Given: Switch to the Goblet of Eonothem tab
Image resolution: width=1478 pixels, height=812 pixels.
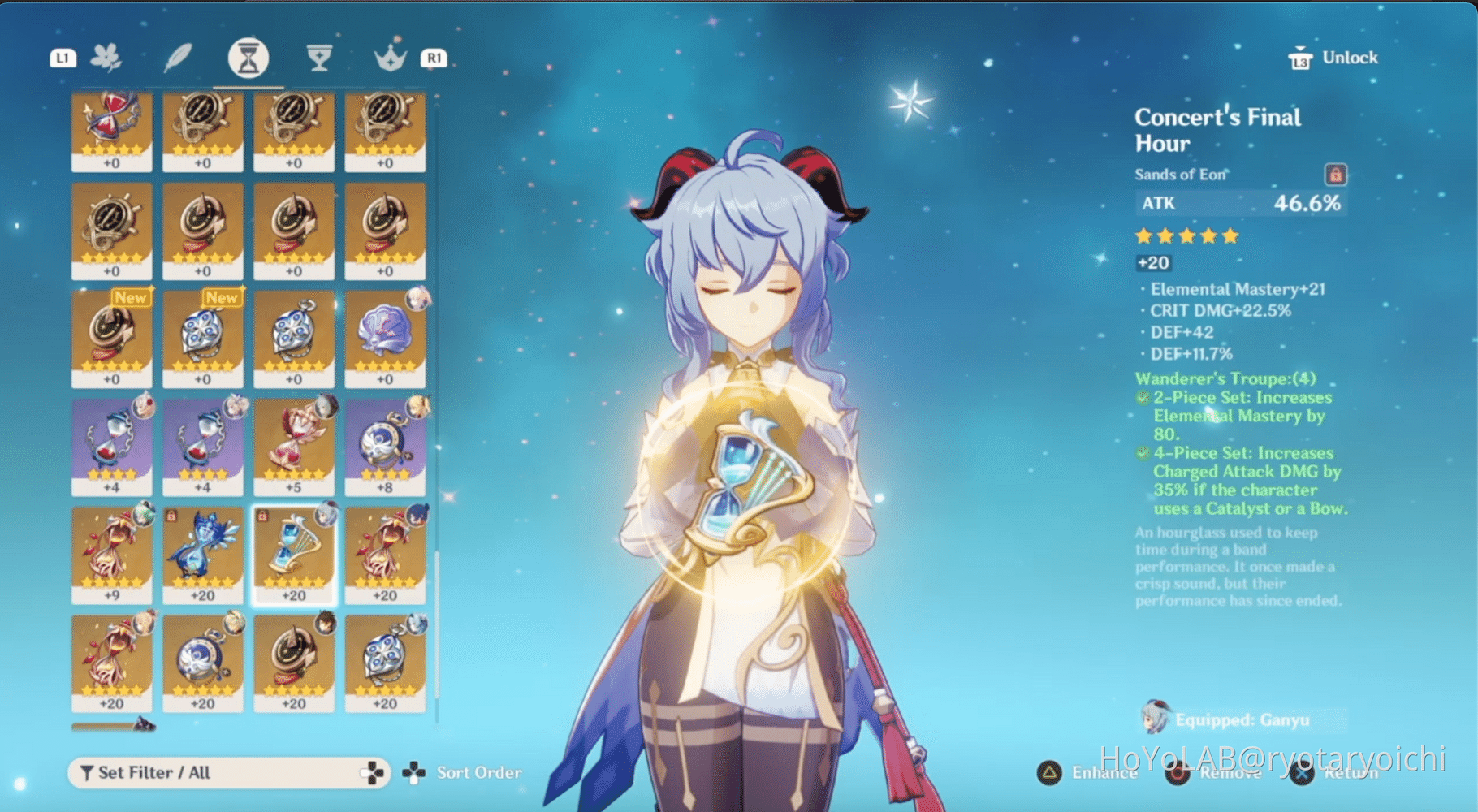Looking at the screenshot, I should [318, 58].
